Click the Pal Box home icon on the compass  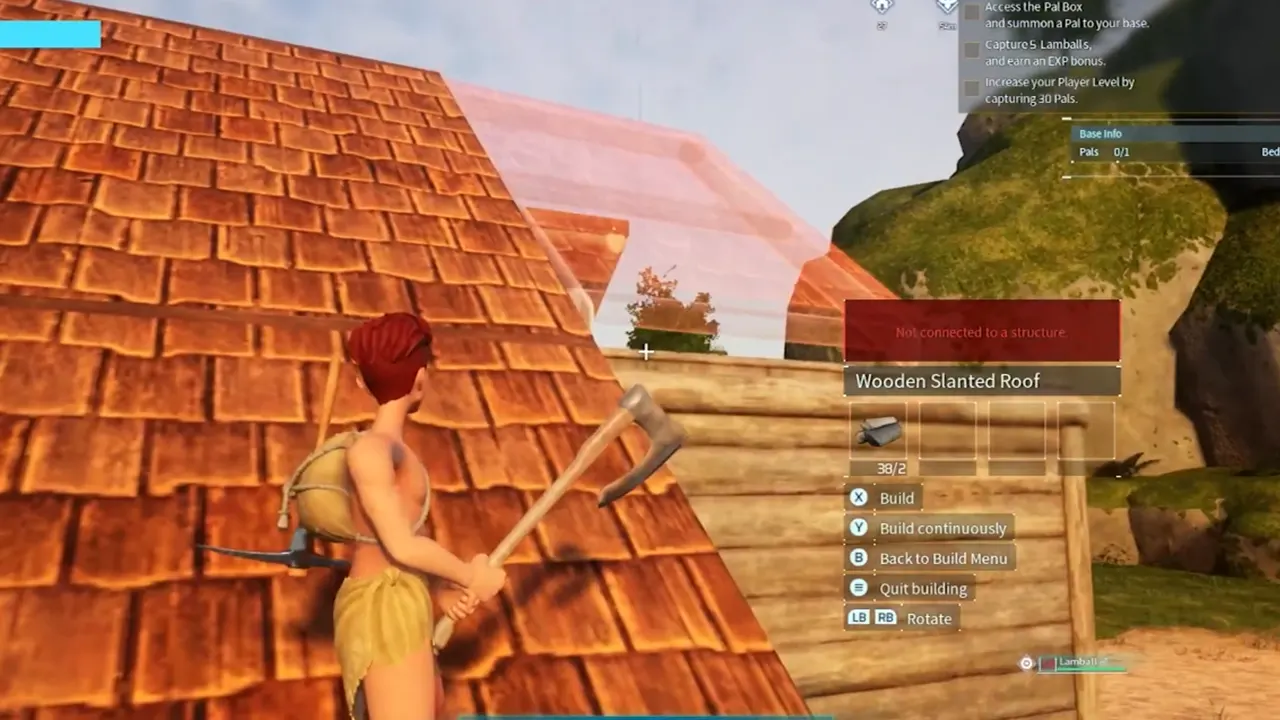point(881,8)
